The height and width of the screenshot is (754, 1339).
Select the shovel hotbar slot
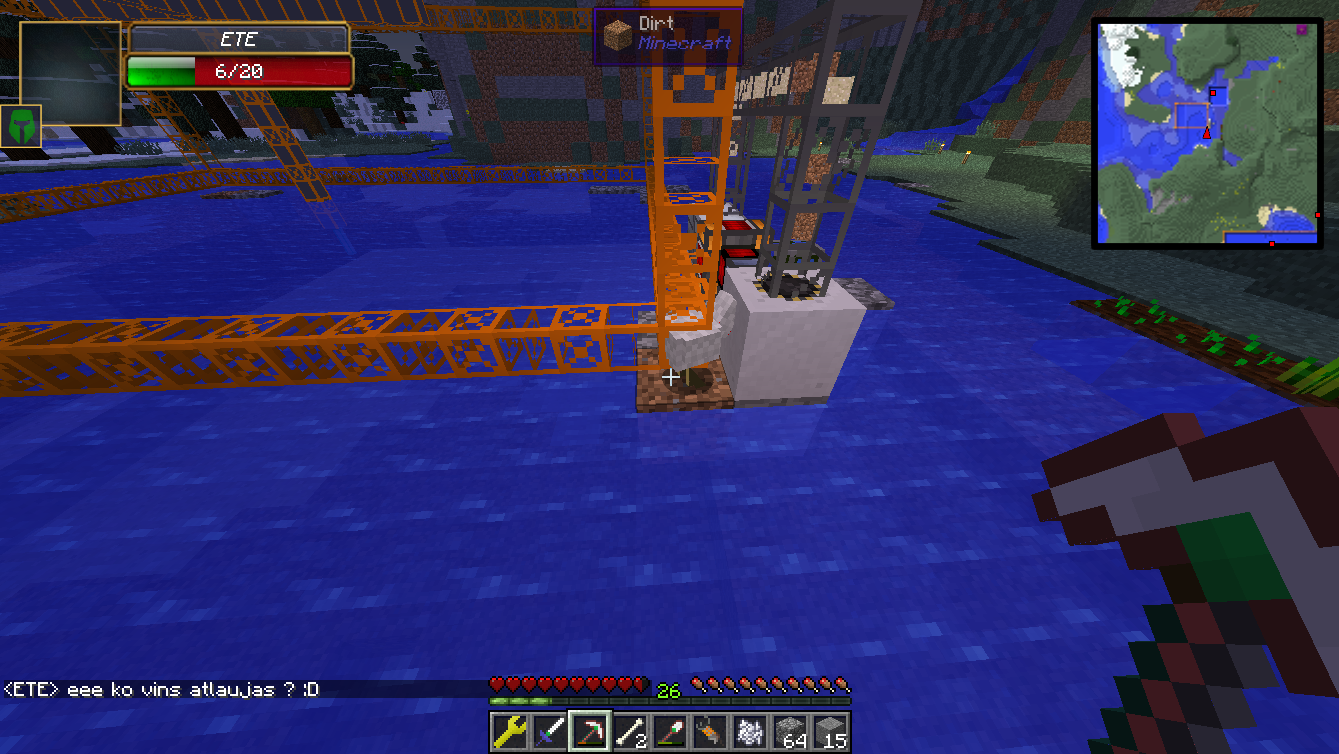click(x=669, y=732)
